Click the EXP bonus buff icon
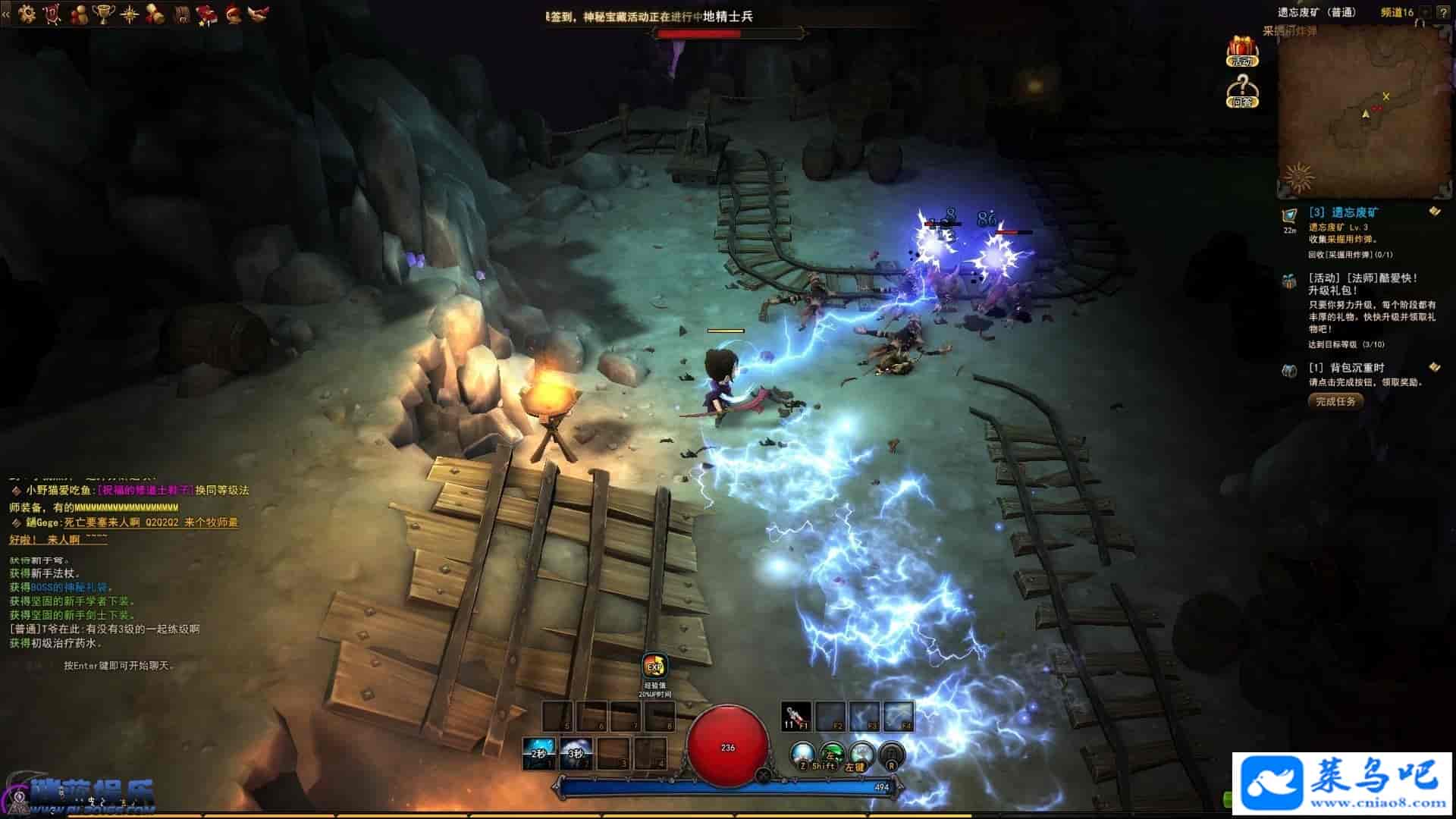 click(654, 667)
